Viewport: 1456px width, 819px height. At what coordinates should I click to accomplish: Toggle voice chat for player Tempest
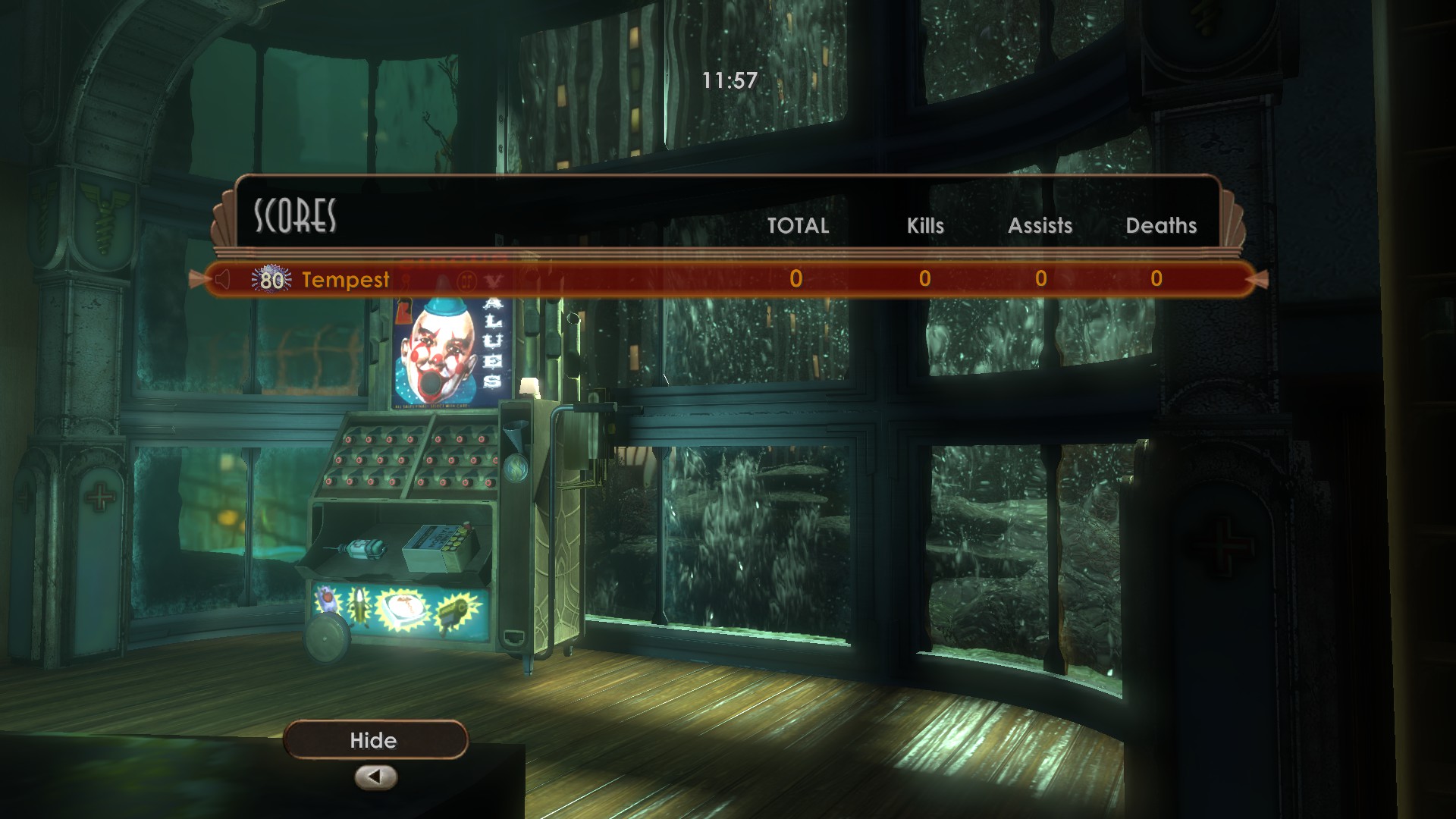click(221, 279)
